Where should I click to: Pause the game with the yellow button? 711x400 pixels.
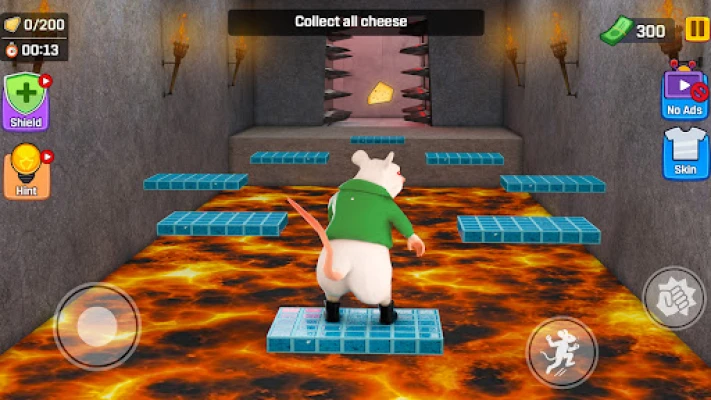[694, 30]
